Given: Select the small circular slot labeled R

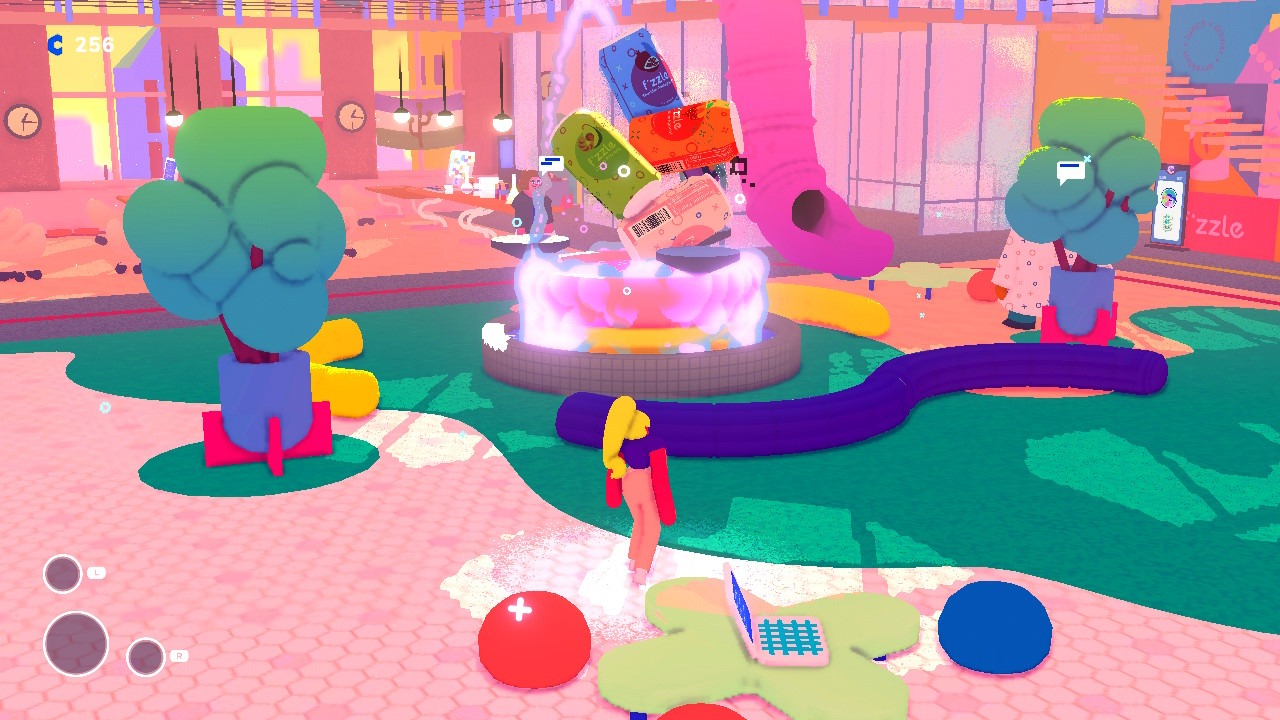Looking at the screenshot, I should 146,657.
